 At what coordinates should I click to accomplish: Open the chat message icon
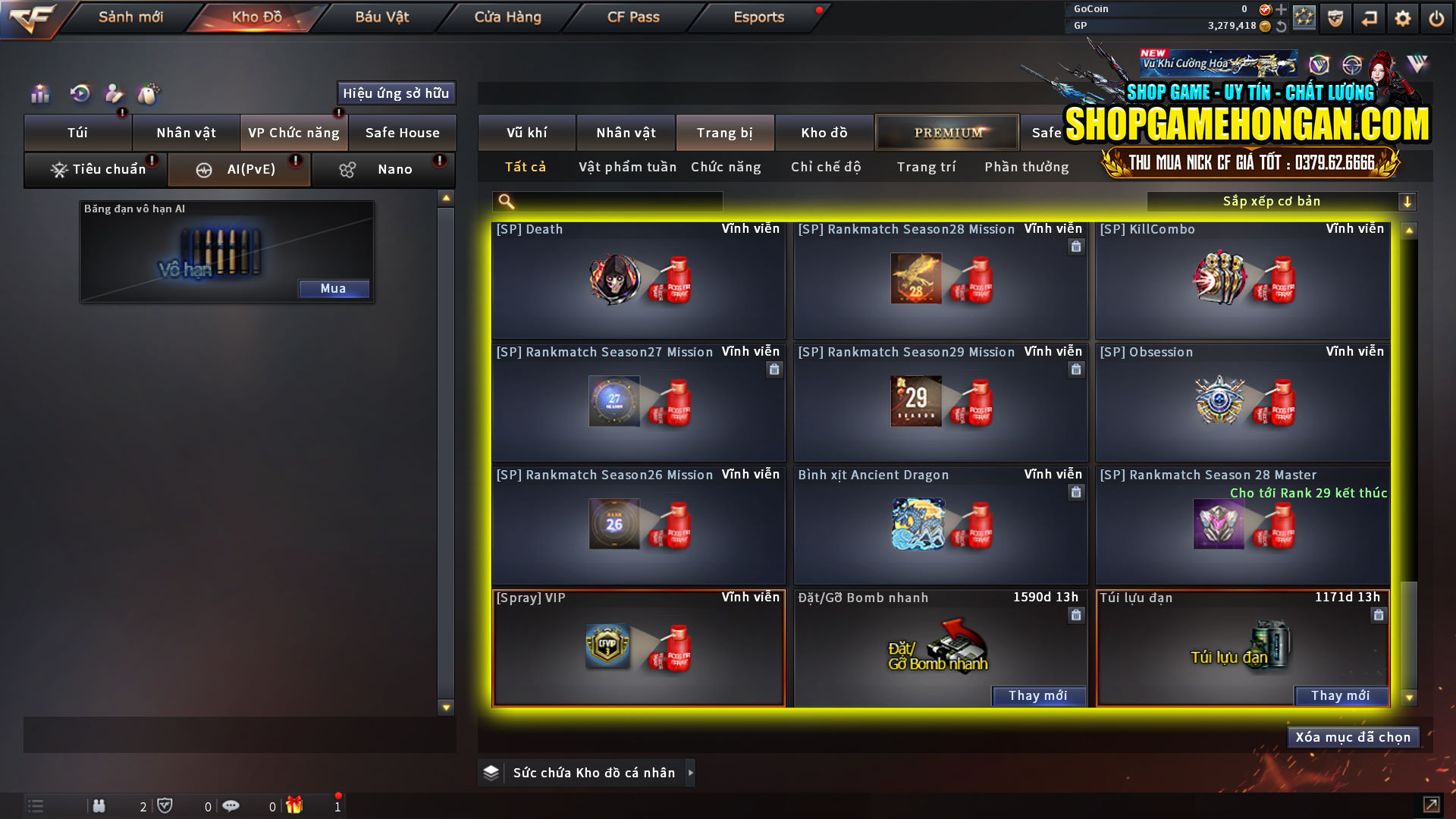[x=231, y=805]
